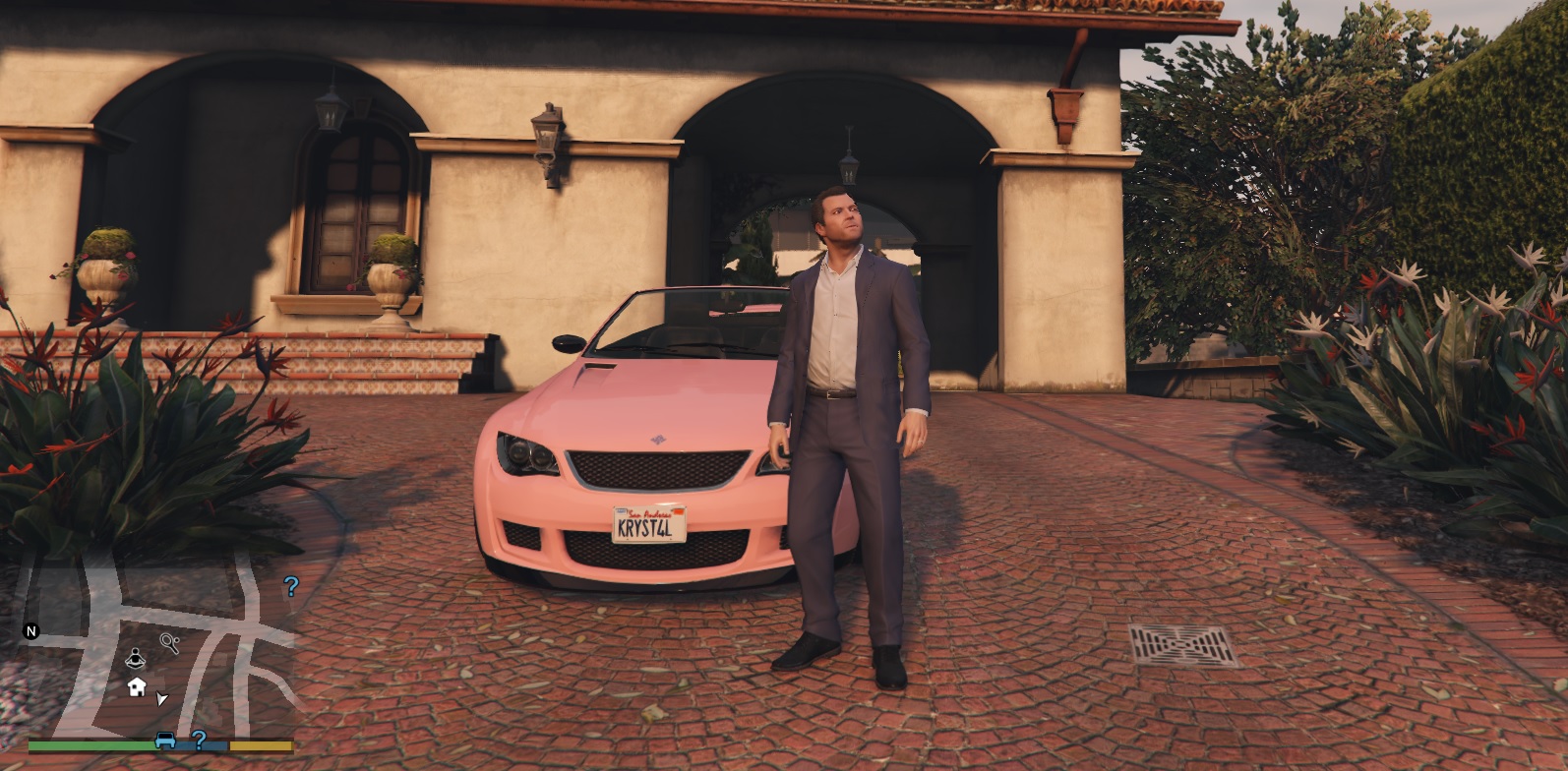
Task: Open the blue question mark marker above the minimap
Action: 291,586
